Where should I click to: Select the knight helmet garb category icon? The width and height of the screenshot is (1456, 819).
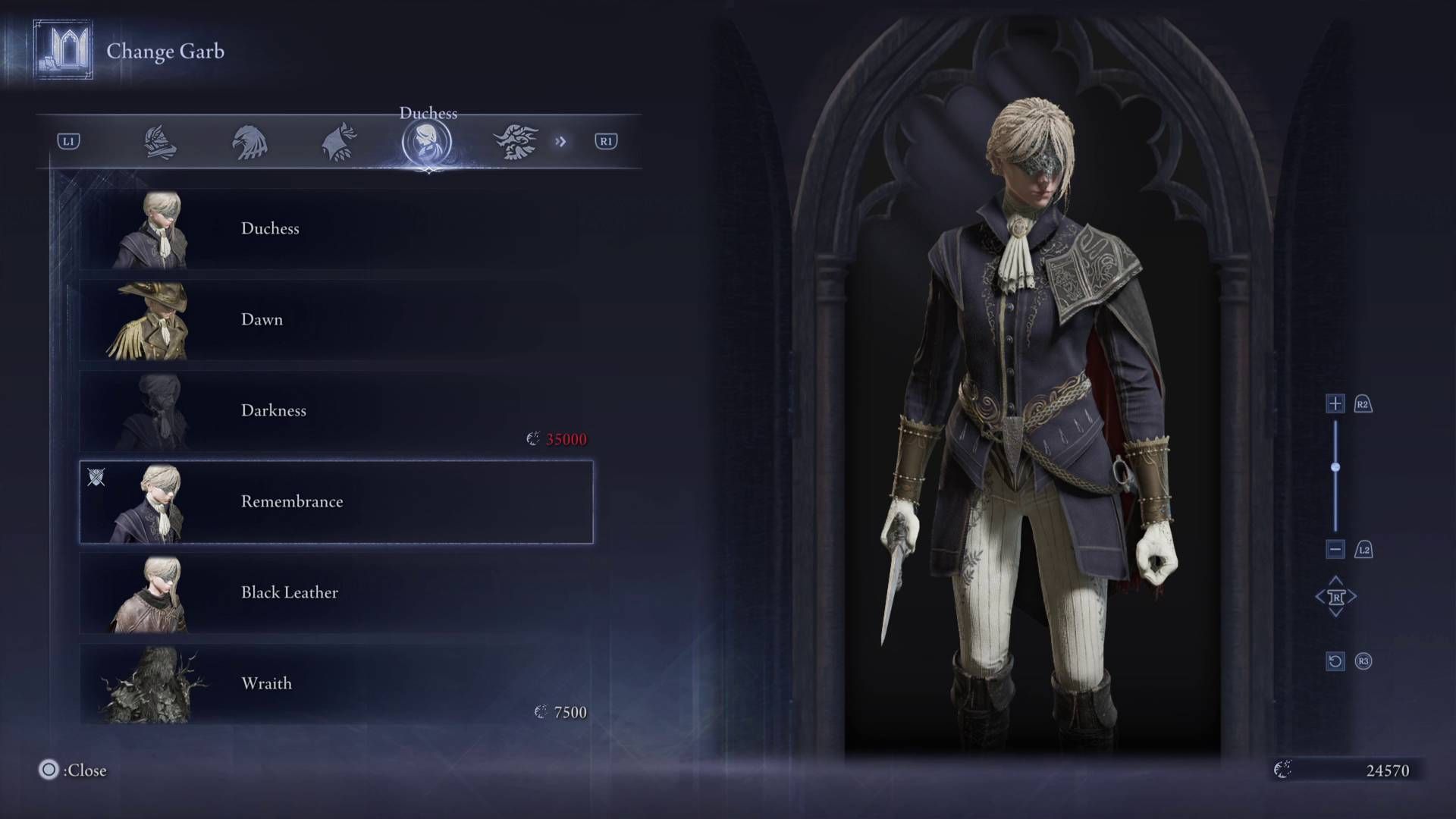click(162, 143)
